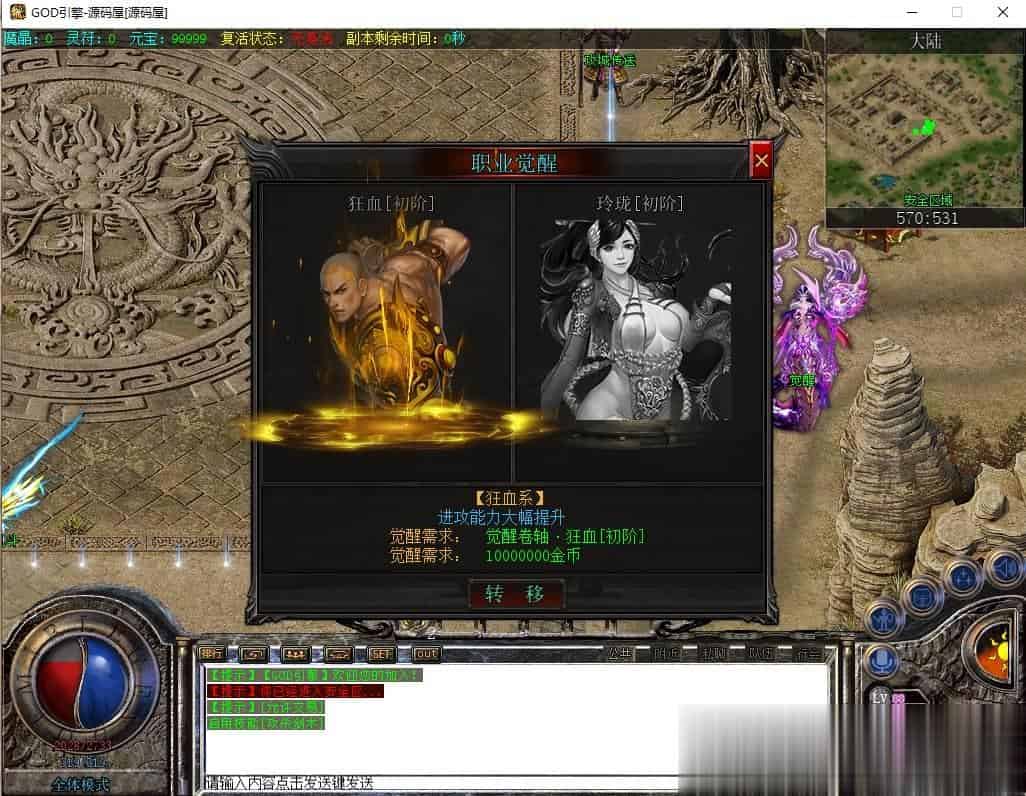Open the character figure round icon
The height and width of the screenshot is (796, 1026).
coord(884,619)
